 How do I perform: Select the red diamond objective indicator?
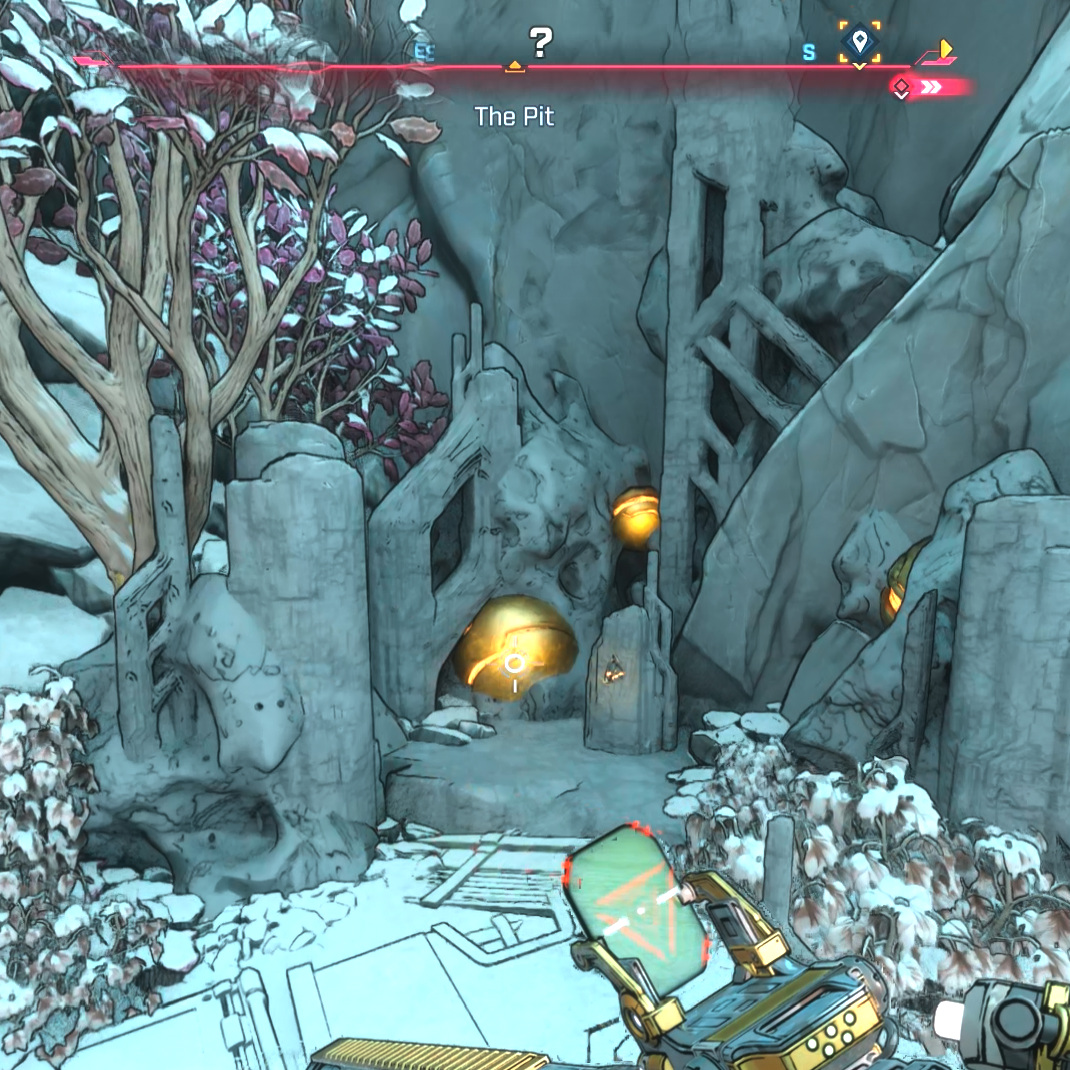(x=901, y=88)
